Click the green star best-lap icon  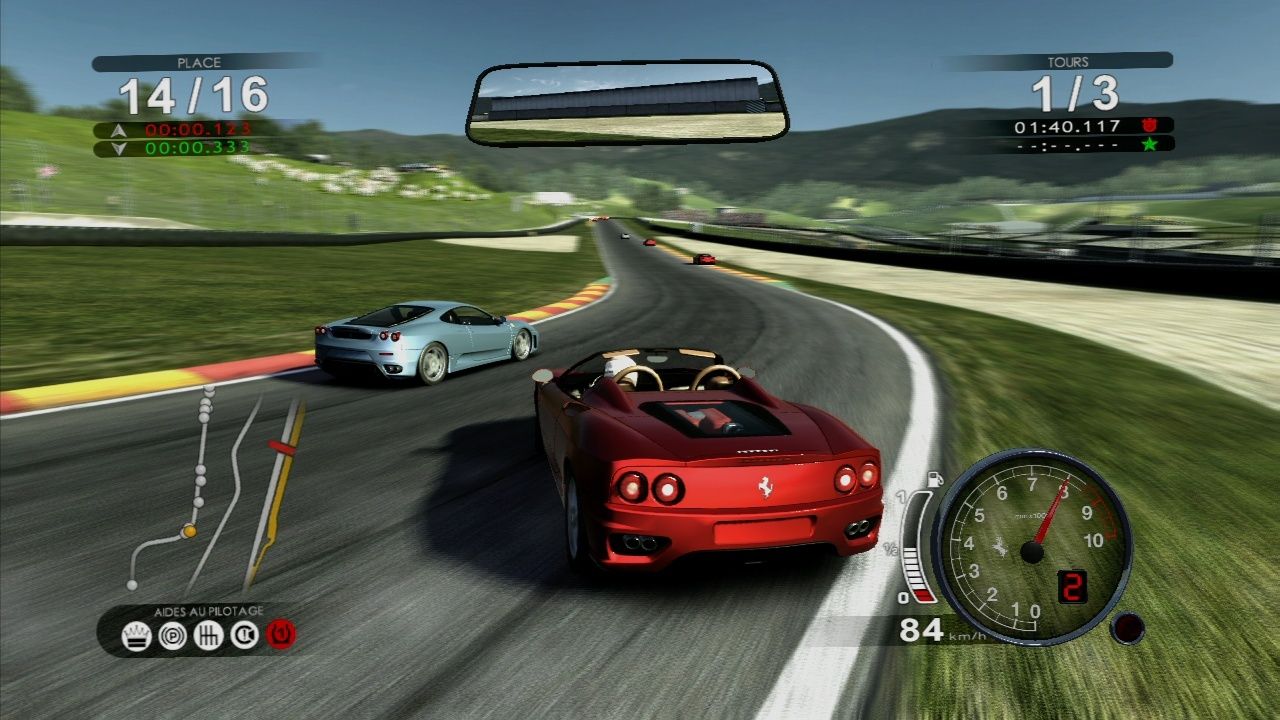coord(1151,146)
